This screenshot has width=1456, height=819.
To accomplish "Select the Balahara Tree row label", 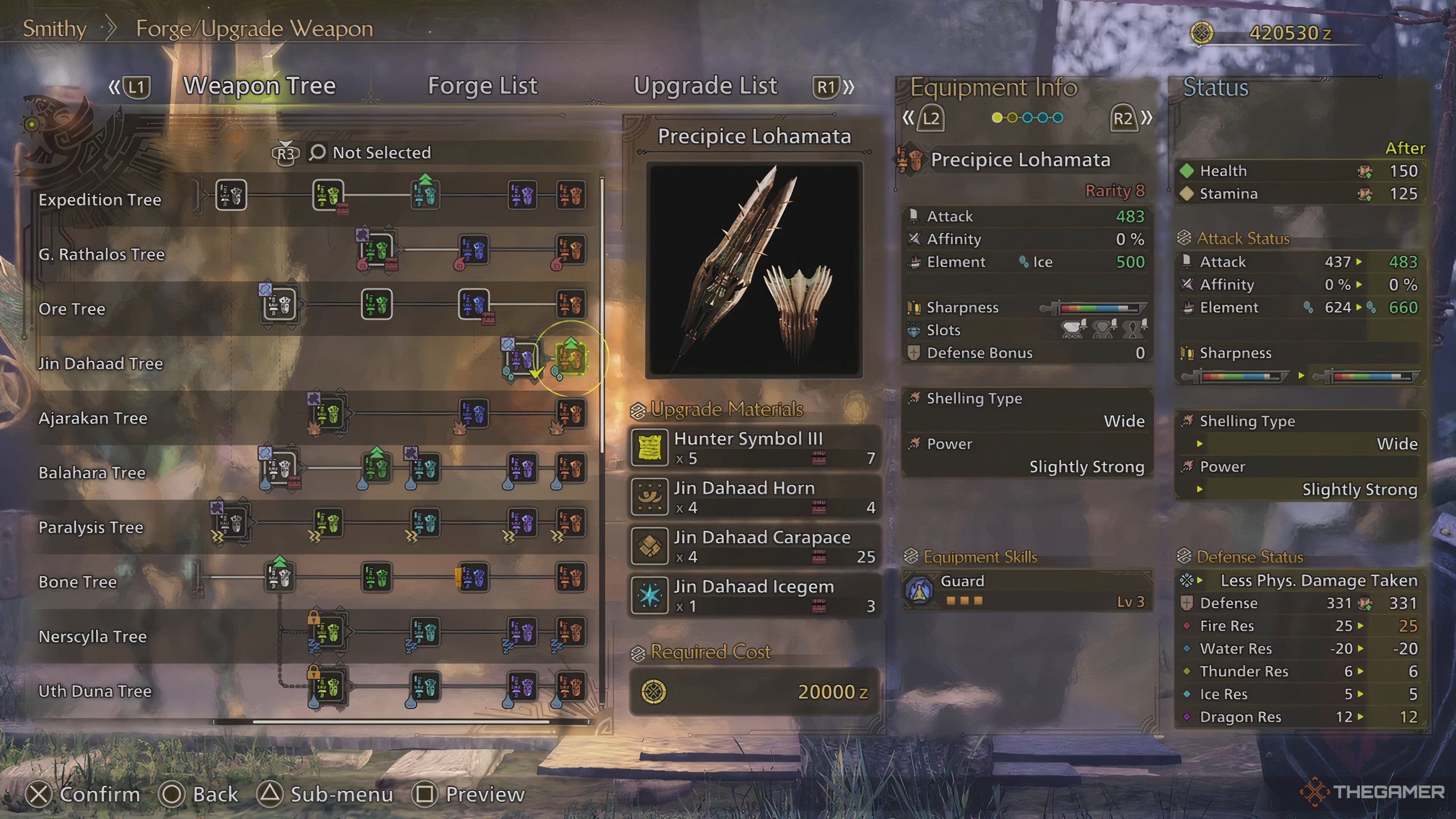I will coord(92,473).
